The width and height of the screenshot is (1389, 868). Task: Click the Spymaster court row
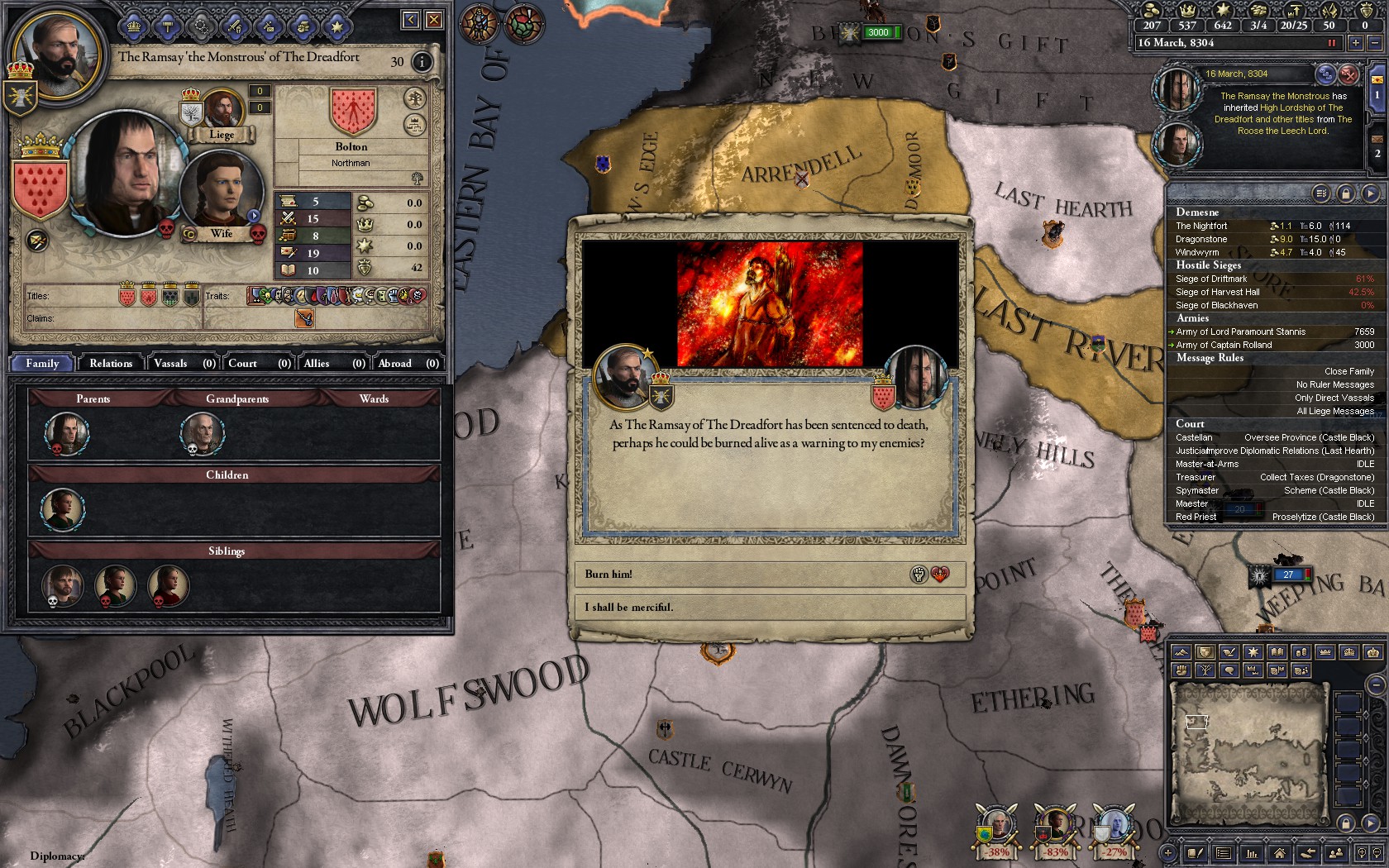point(1273,491)
